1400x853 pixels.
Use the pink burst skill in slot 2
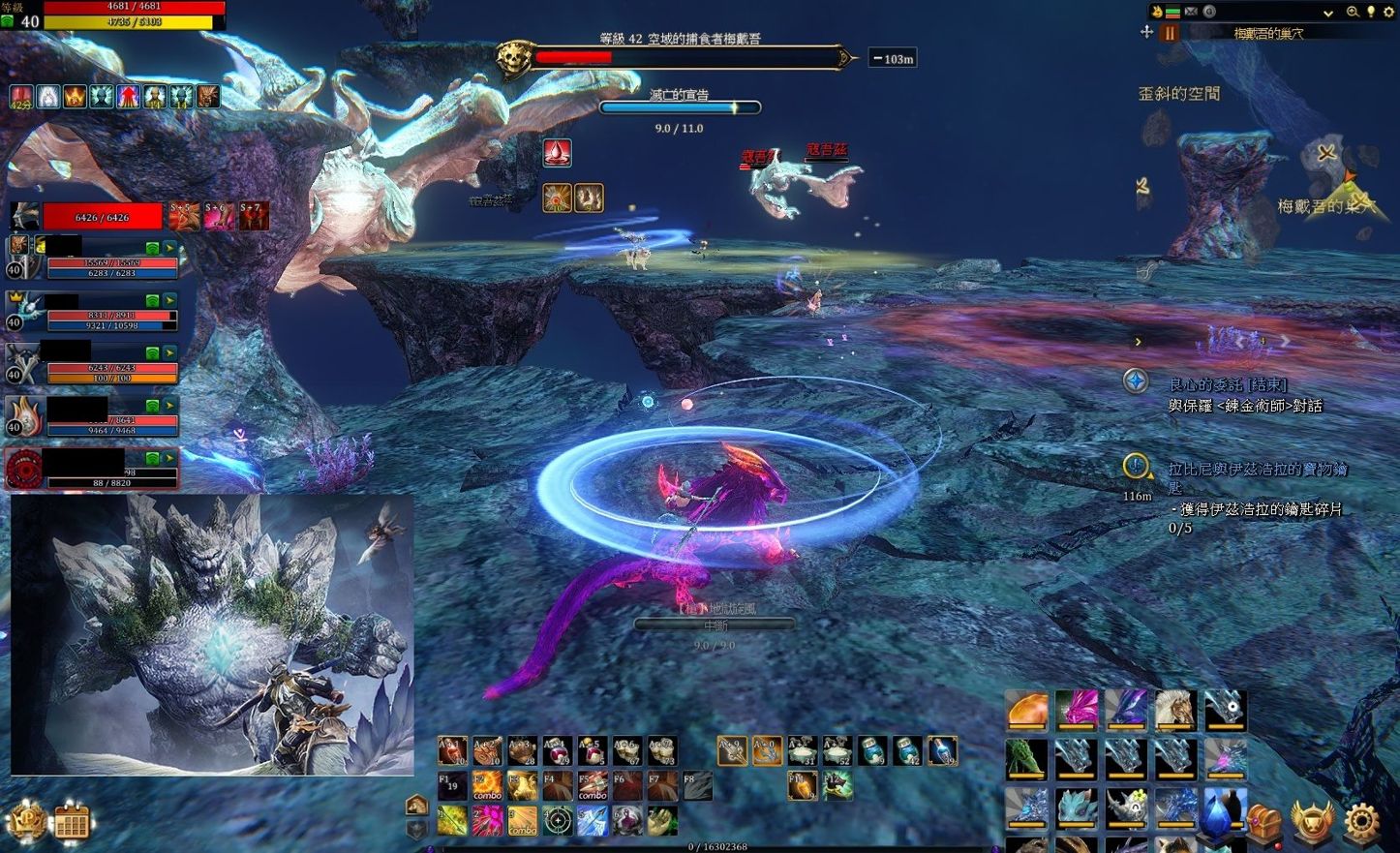tap(487, 821)
